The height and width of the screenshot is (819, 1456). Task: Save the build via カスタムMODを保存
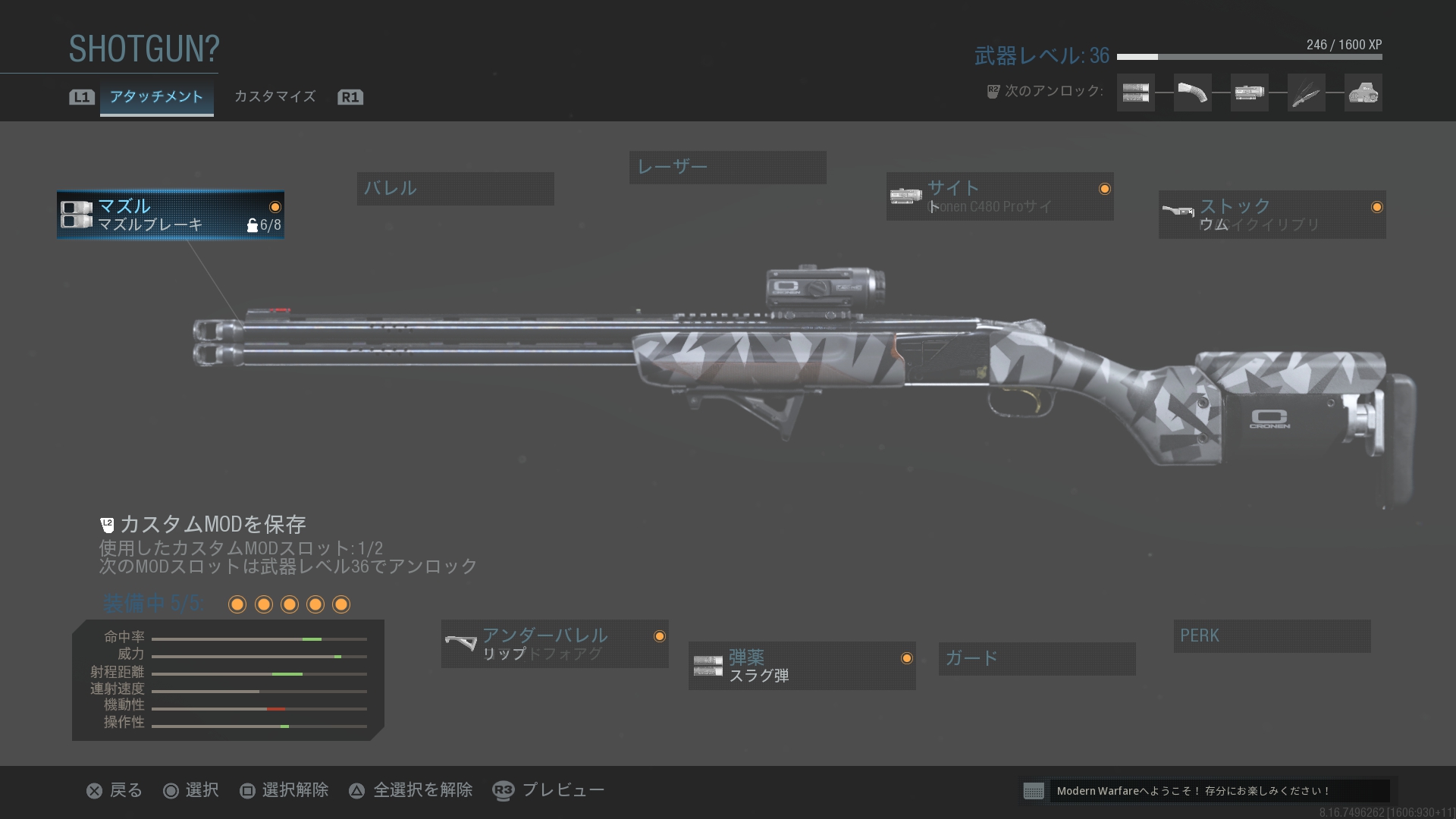pos(212,524)
